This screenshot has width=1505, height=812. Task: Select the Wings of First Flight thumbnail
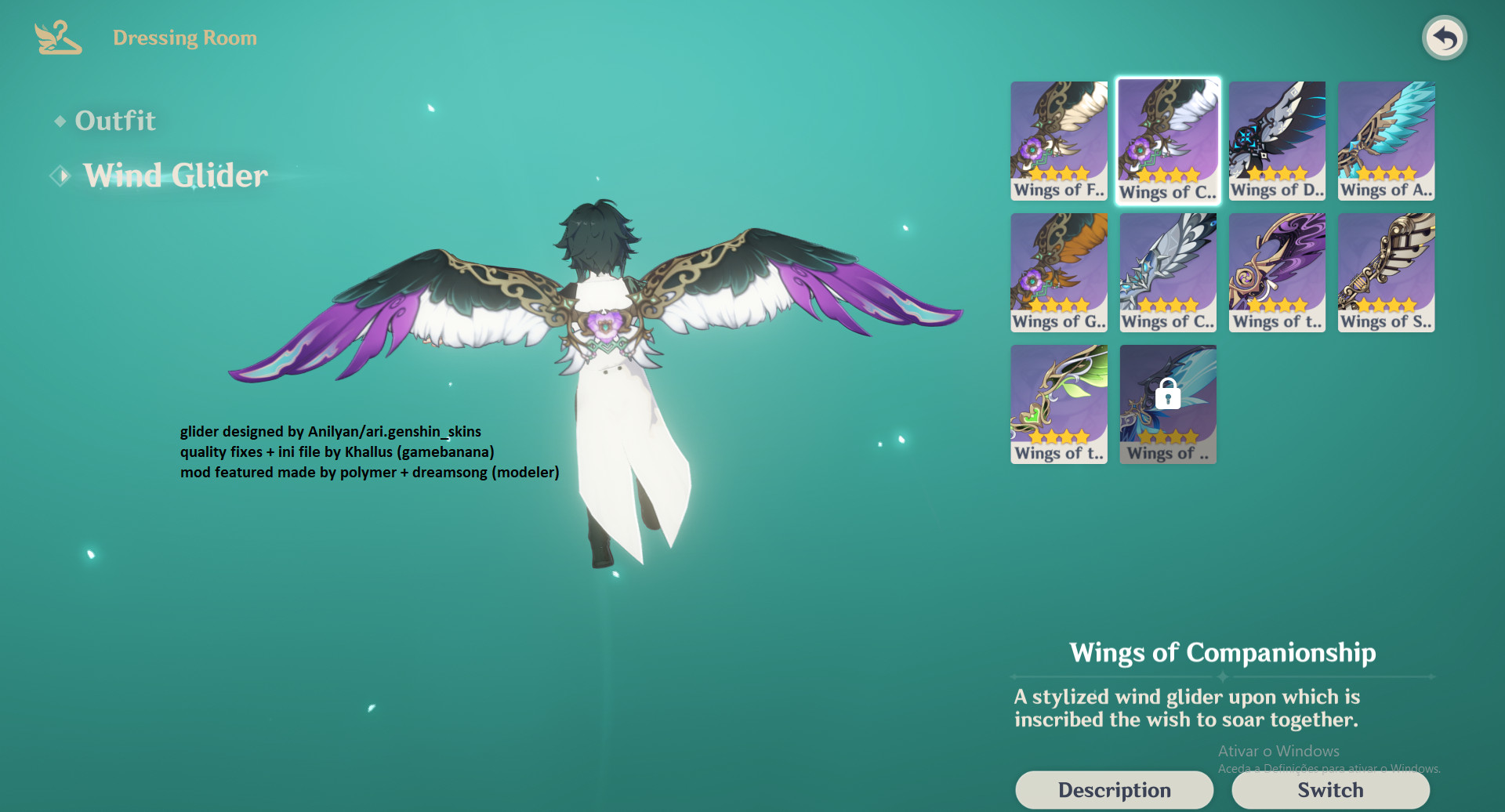(1058, 140)
